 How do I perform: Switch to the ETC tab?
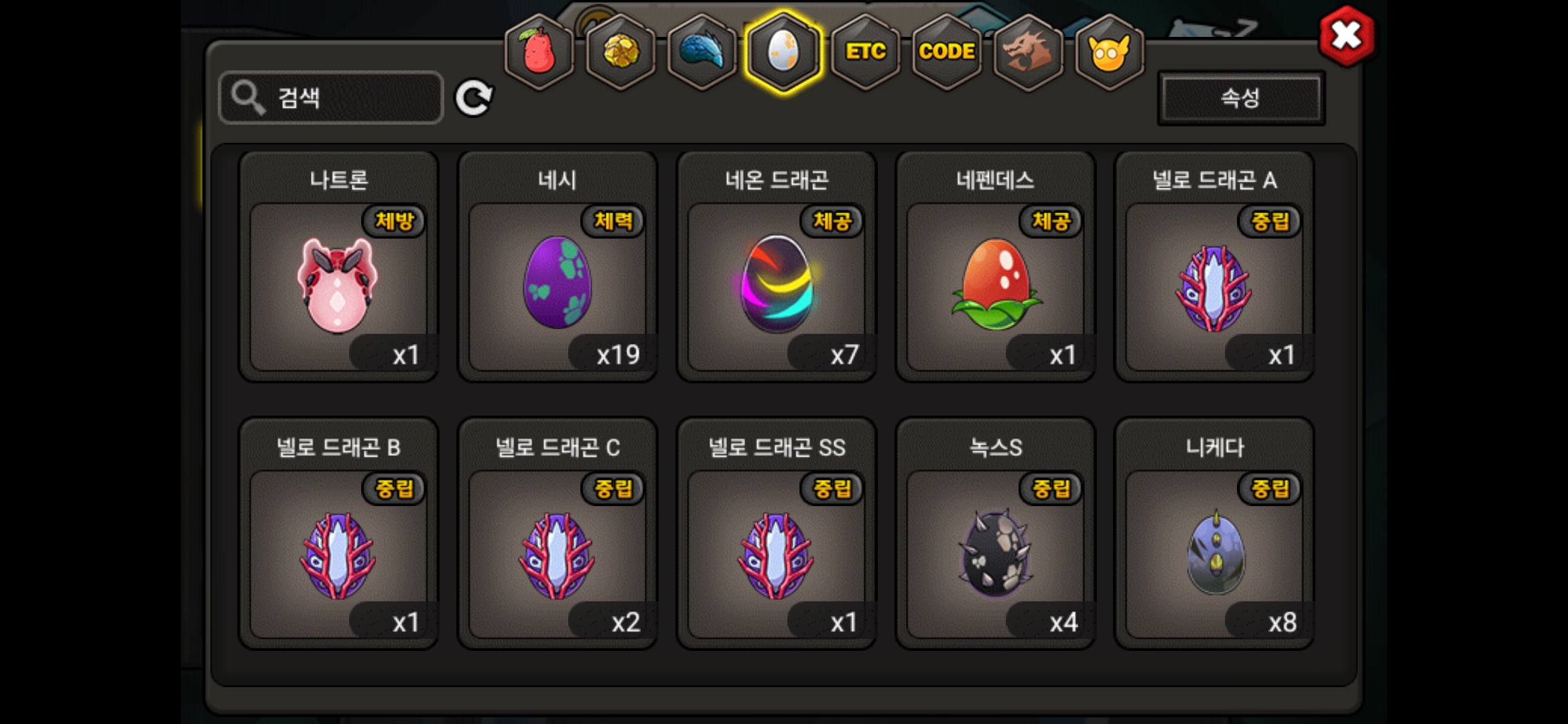pyautogui.click(x=865, y=52)
